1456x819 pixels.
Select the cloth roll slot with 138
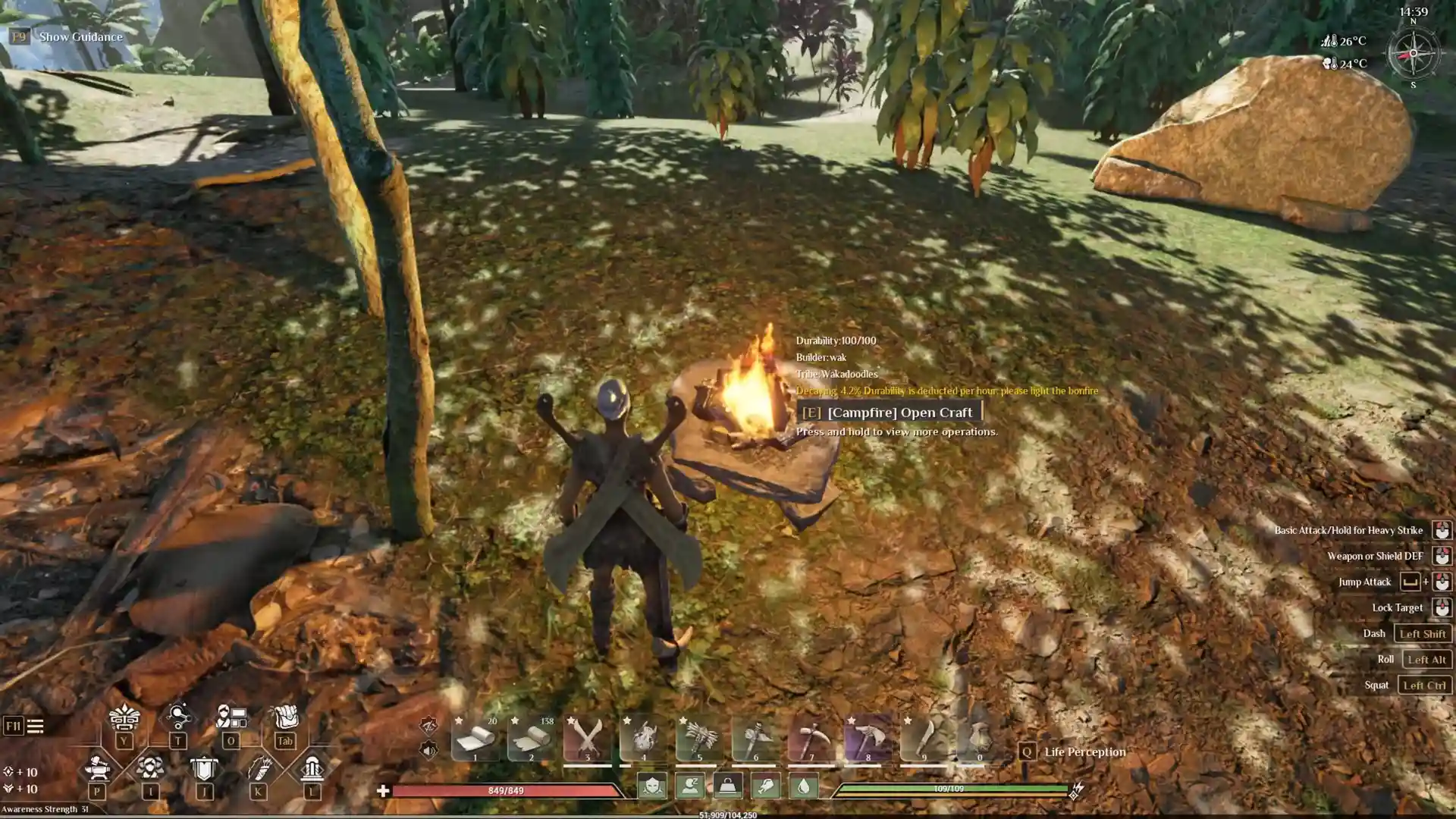click(531, 737)
